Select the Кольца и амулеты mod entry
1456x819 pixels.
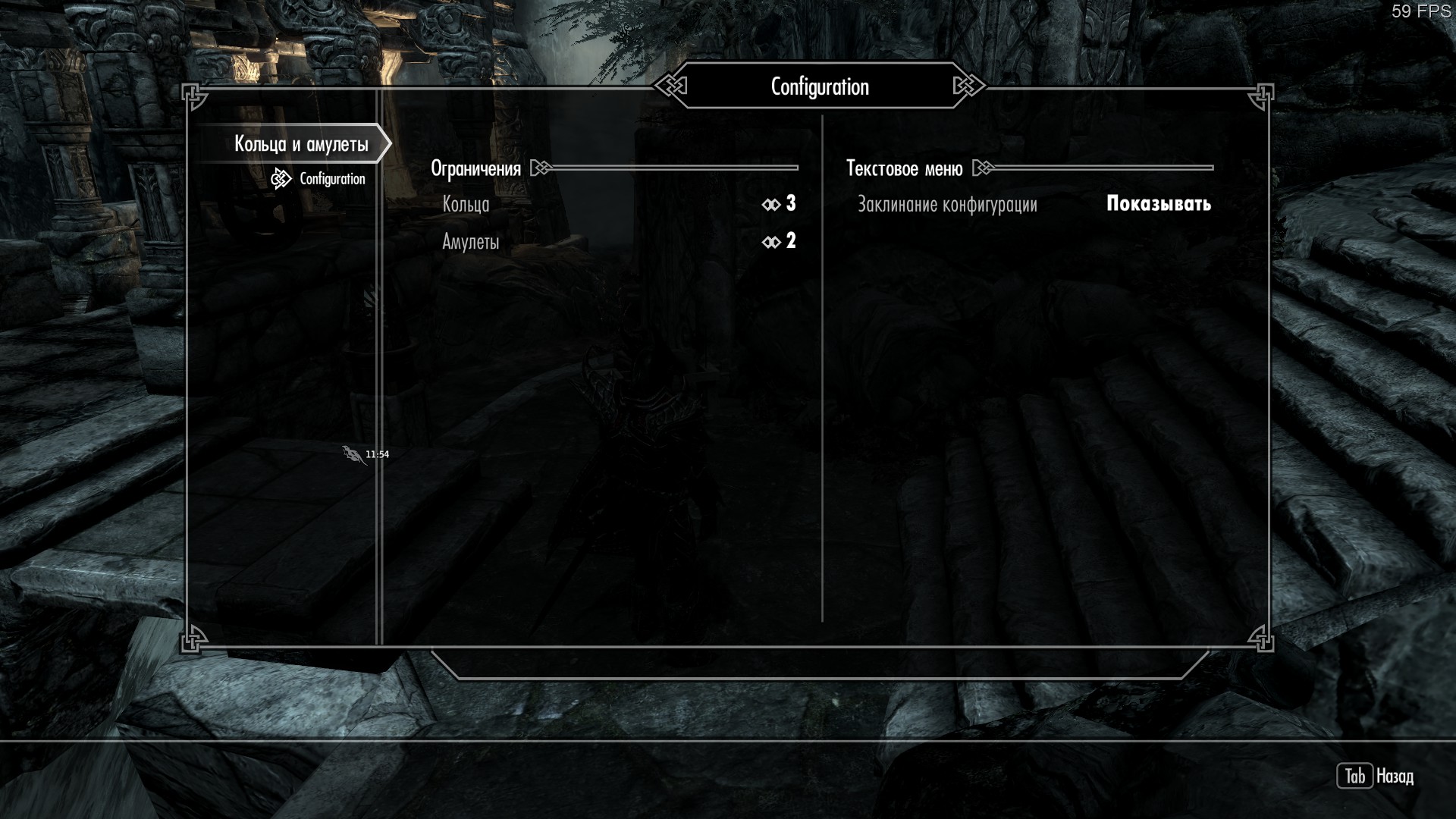point(301,144)
